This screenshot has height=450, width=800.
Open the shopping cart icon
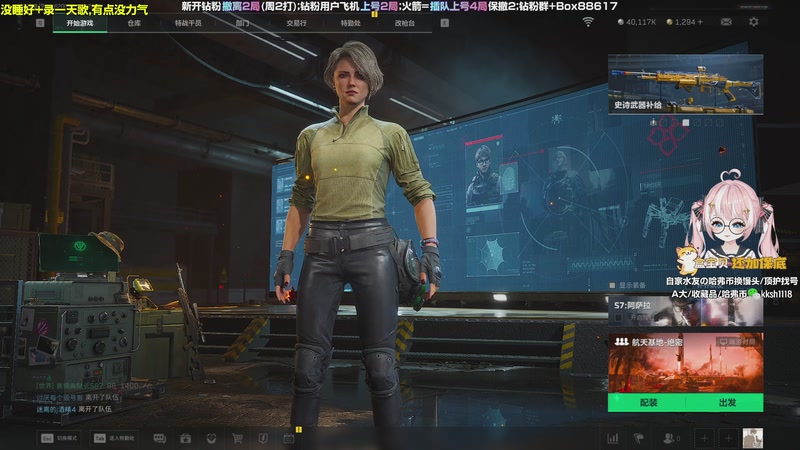[238, 438]
